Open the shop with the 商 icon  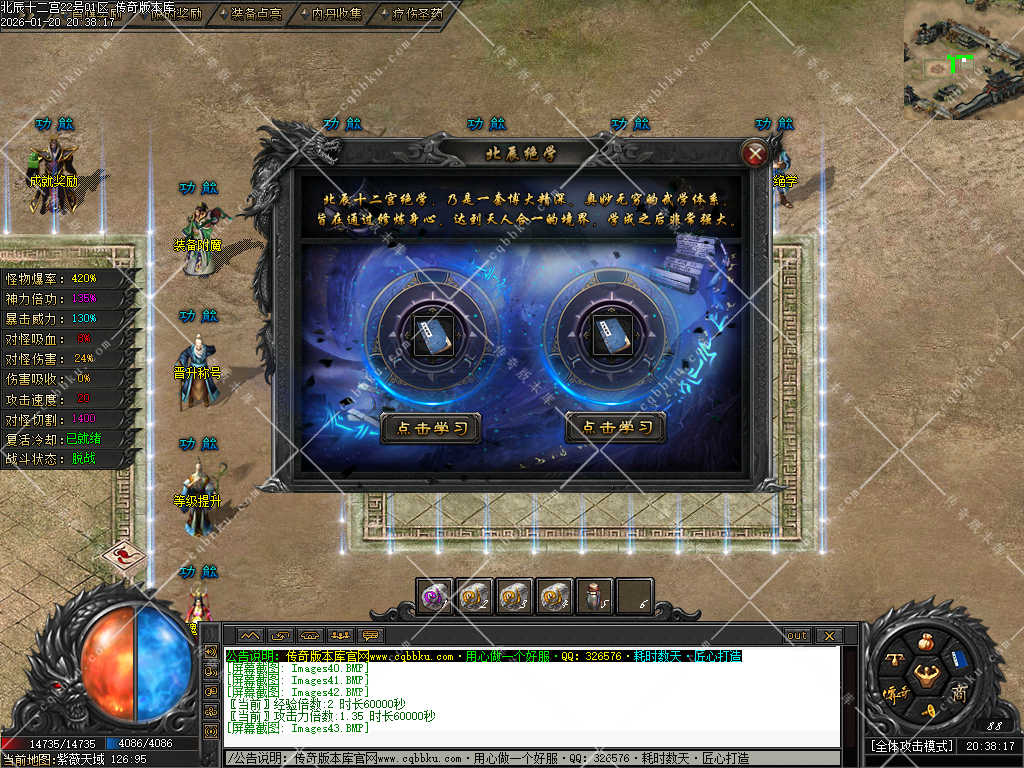959,692
